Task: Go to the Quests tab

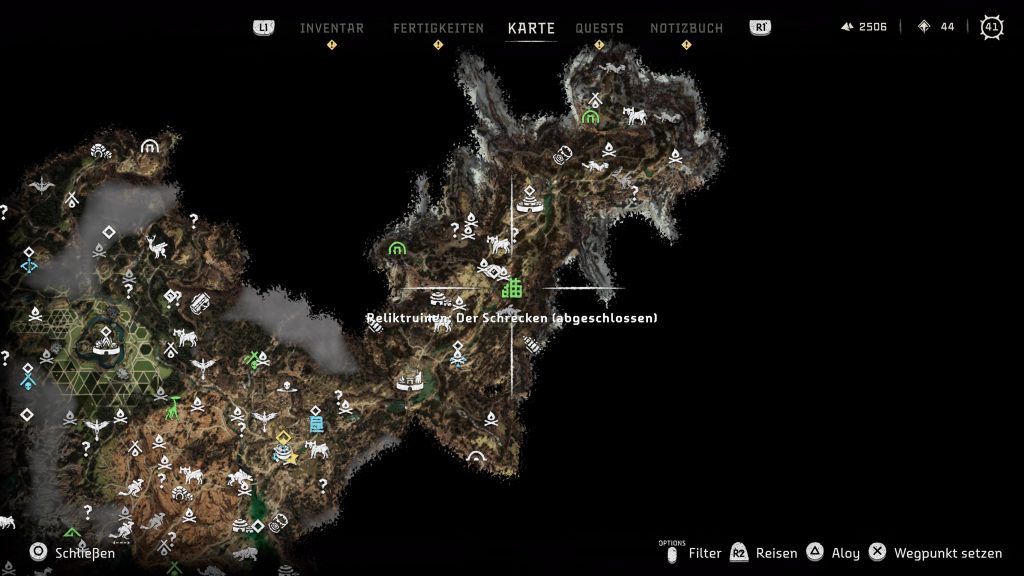Action: [x=599, y=28]
